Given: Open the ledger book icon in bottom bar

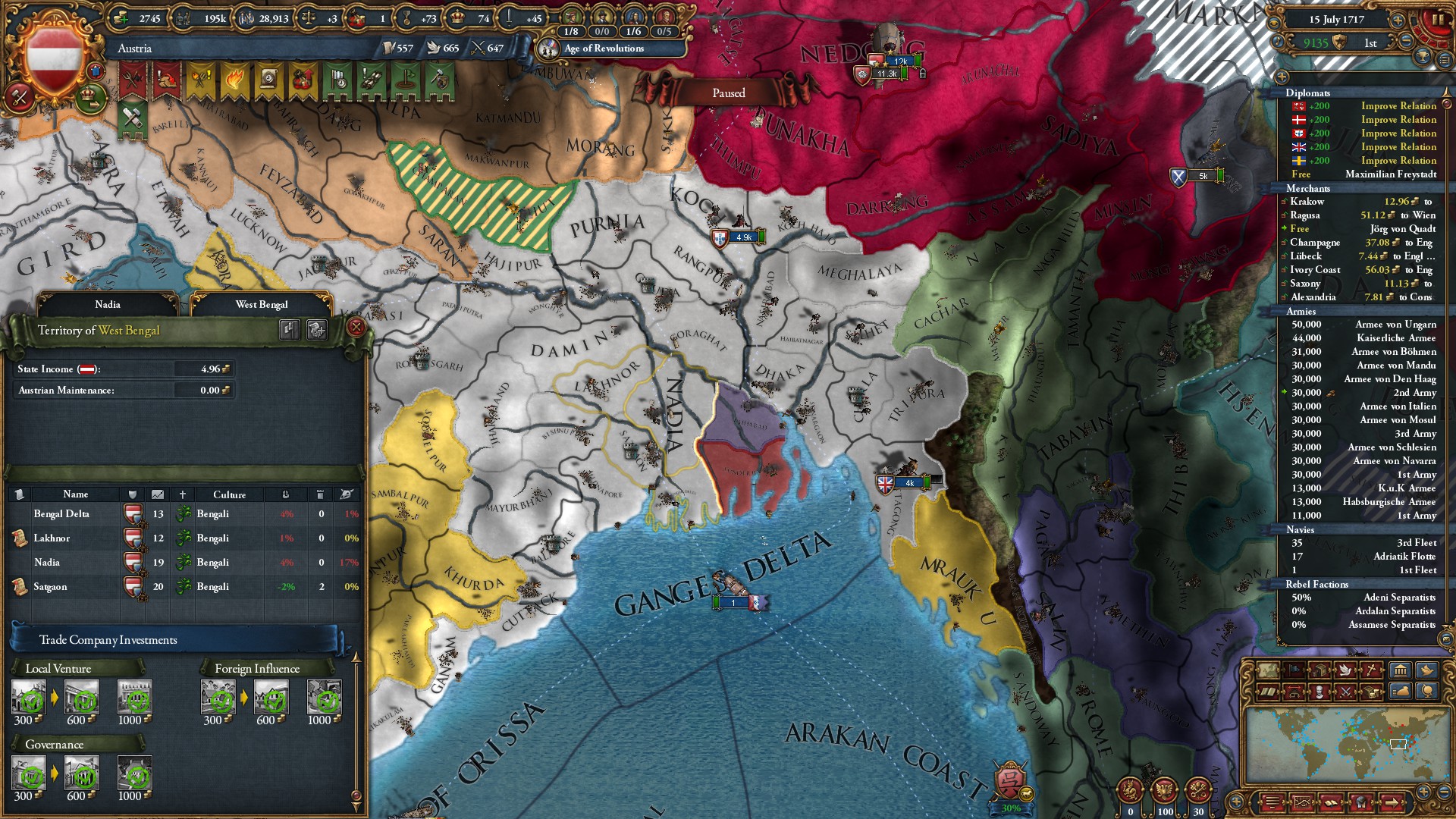Looking at the screenshot, I should point(1332,803).
